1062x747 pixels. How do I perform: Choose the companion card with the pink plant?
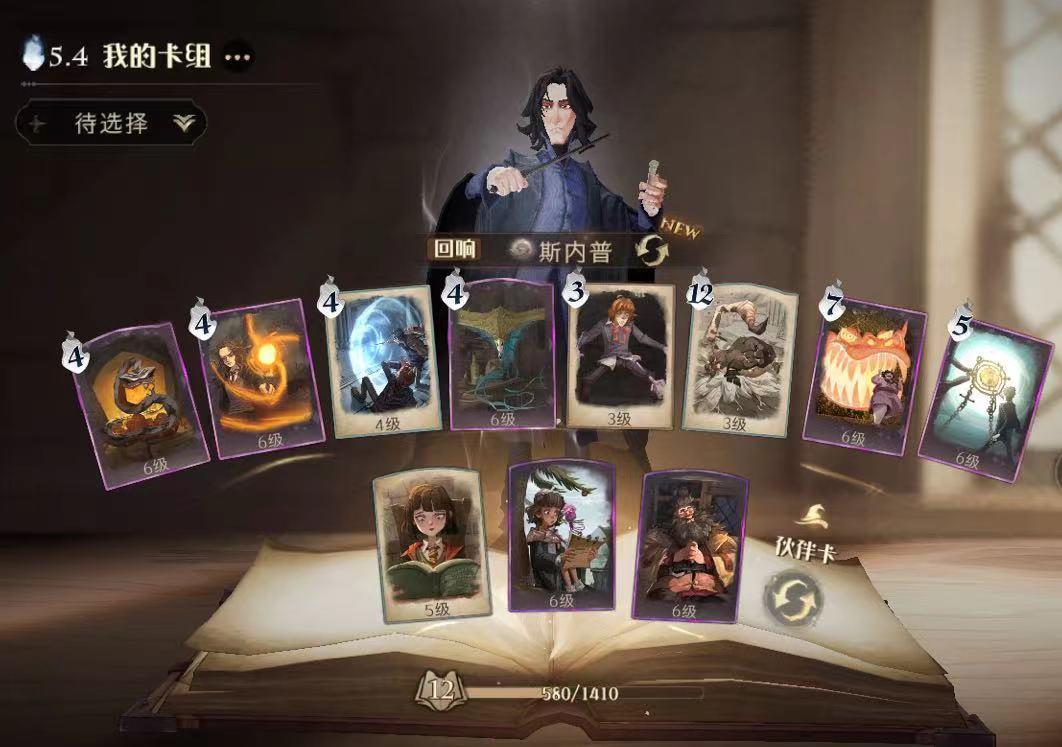pyautogui.click(x=561, y=535)
